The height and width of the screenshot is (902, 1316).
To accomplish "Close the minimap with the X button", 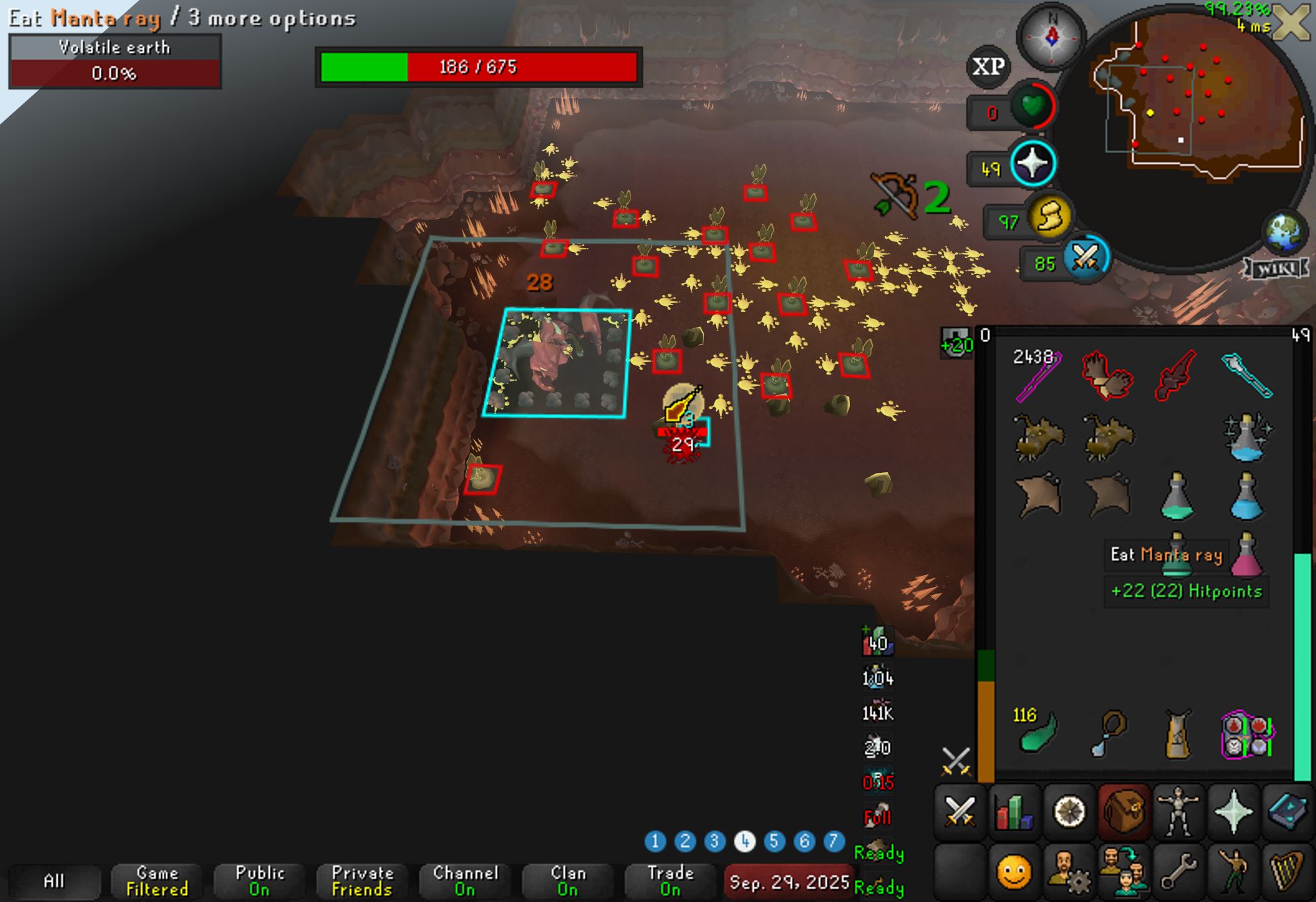I will pos(1293,22).
